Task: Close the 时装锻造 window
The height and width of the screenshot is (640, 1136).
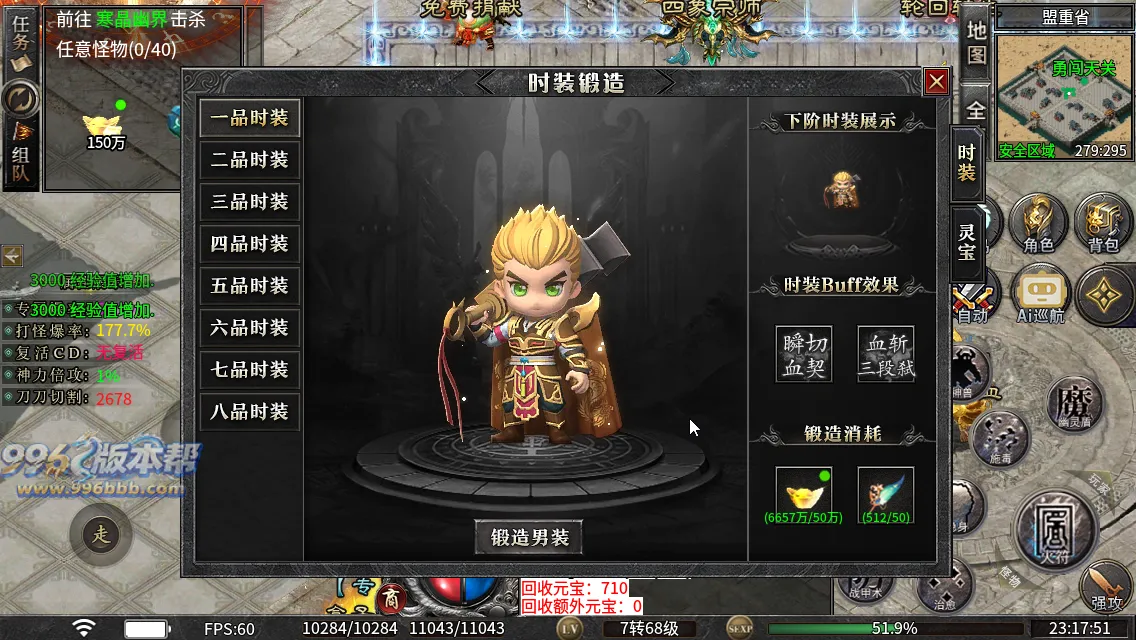Action: point(936,82)
